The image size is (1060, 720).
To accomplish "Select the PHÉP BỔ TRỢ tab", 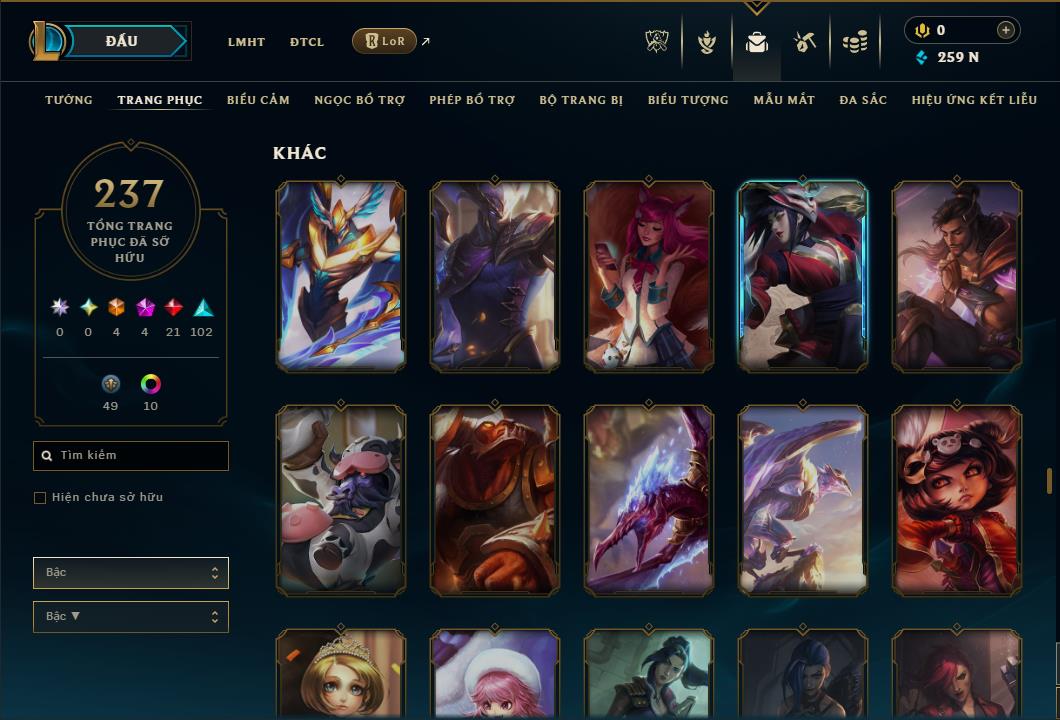I will coord(472,100).
